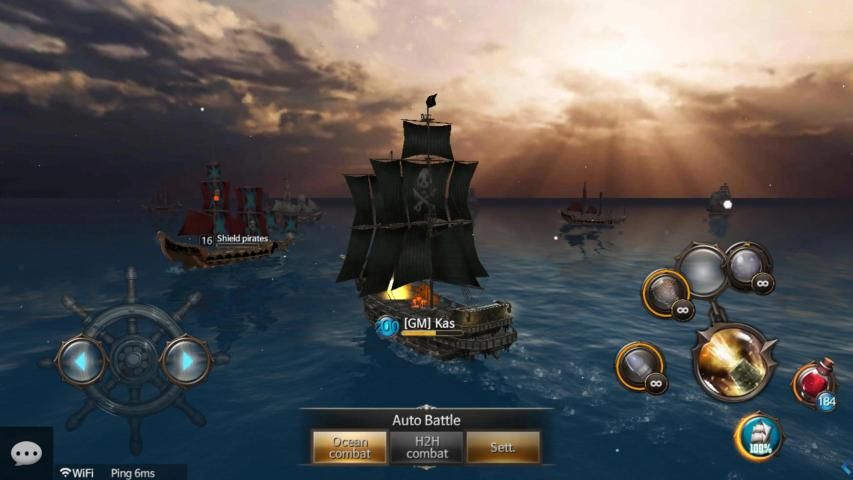The width and height of the screenshot is (853, 480).
Task: Open the chat speech bubble
Action: pos(26,455)
